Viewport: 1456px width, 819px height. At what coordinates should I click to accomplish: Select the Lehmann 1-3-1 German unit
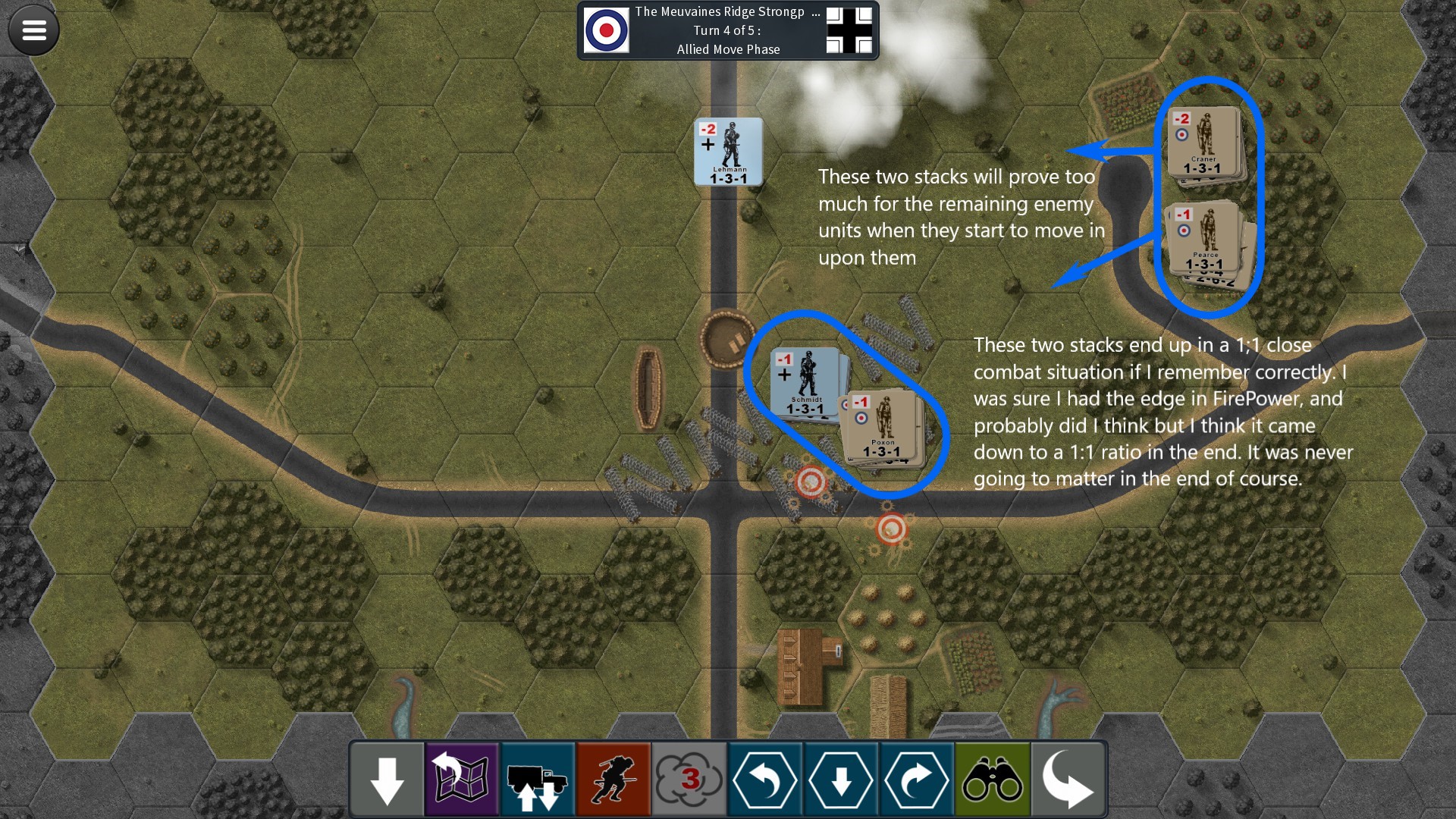728,152
